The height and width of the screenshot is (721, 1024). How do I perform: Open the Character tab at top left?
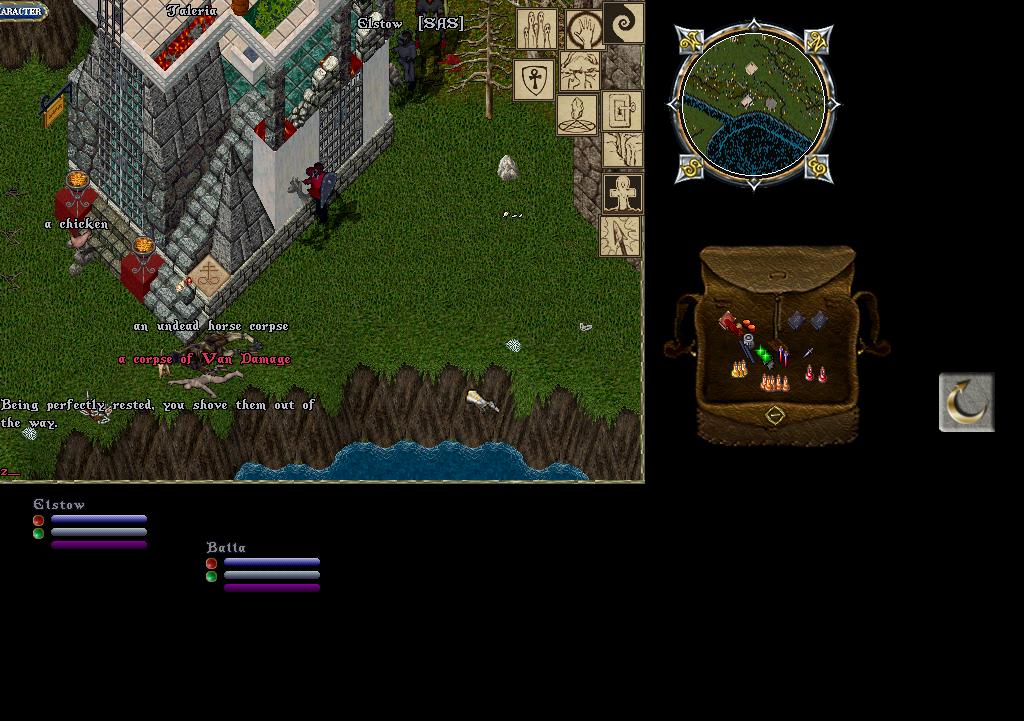point(22,10)
